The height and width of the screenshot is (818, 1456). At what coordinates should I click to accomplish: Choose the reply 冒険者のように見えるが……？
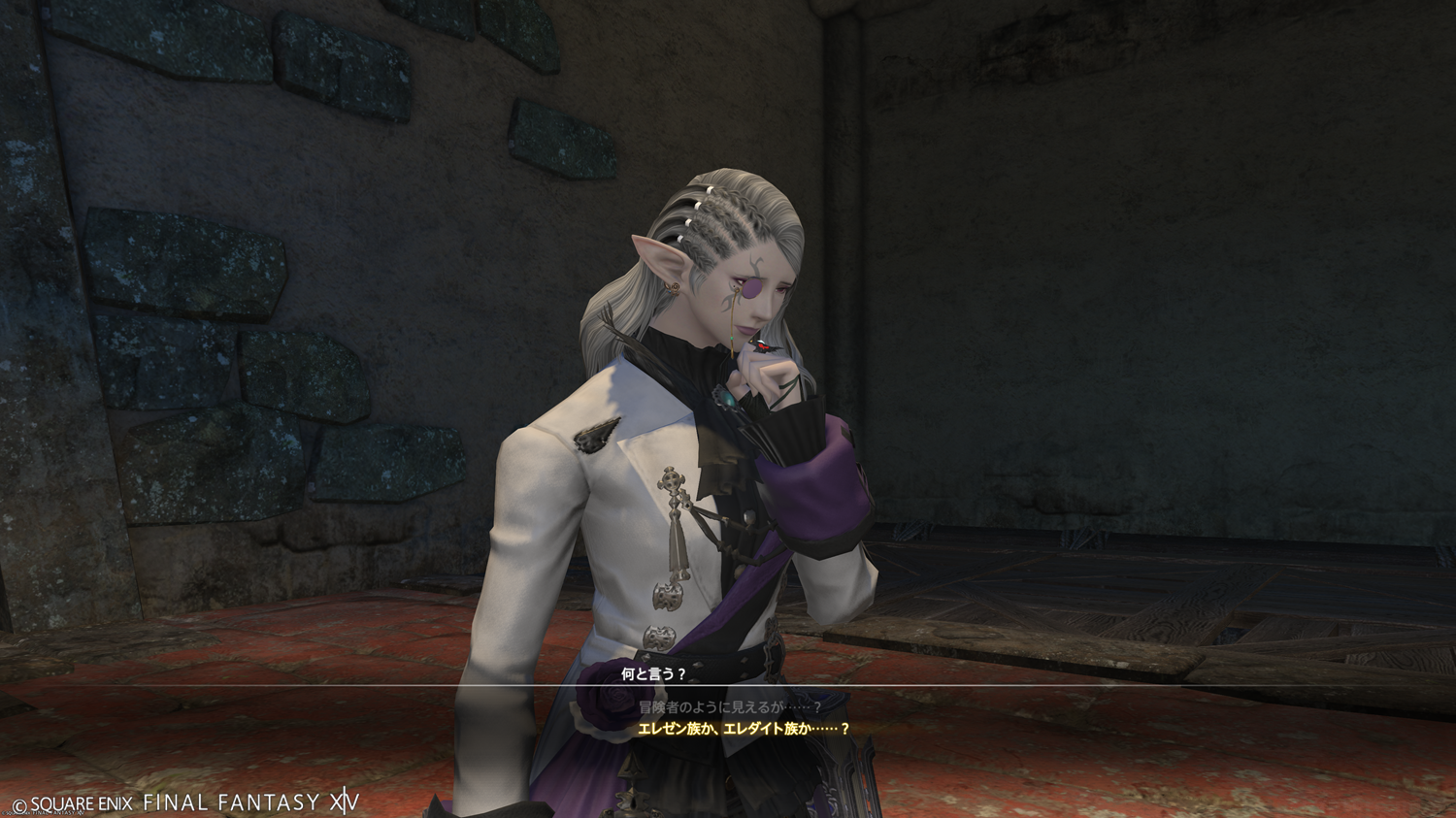[730, 707]
